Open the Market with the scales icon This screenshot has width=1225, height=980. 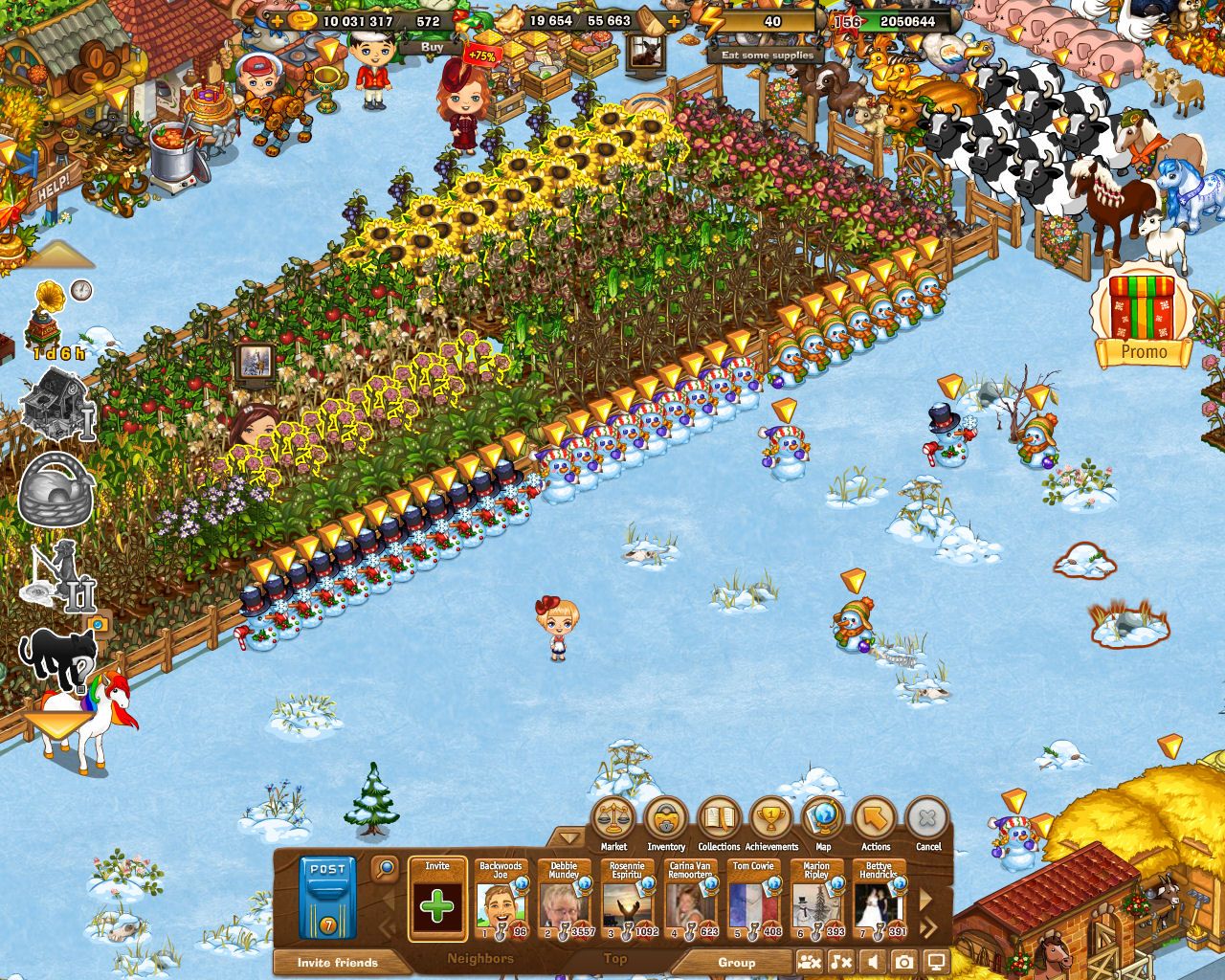coord(615,818)
